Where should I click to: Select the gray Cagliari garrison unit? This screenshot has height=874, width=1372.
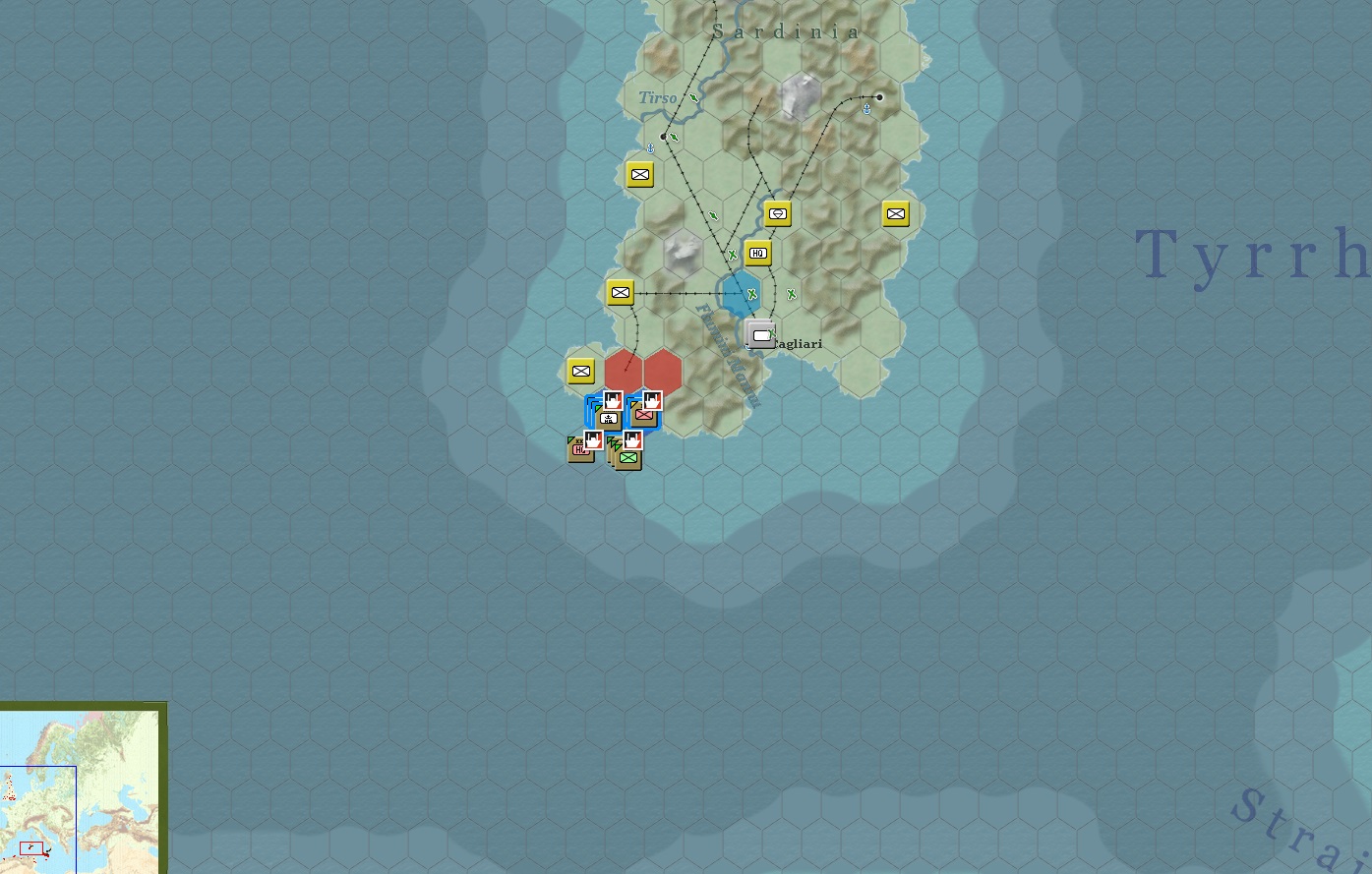click(x=760, y=334)
